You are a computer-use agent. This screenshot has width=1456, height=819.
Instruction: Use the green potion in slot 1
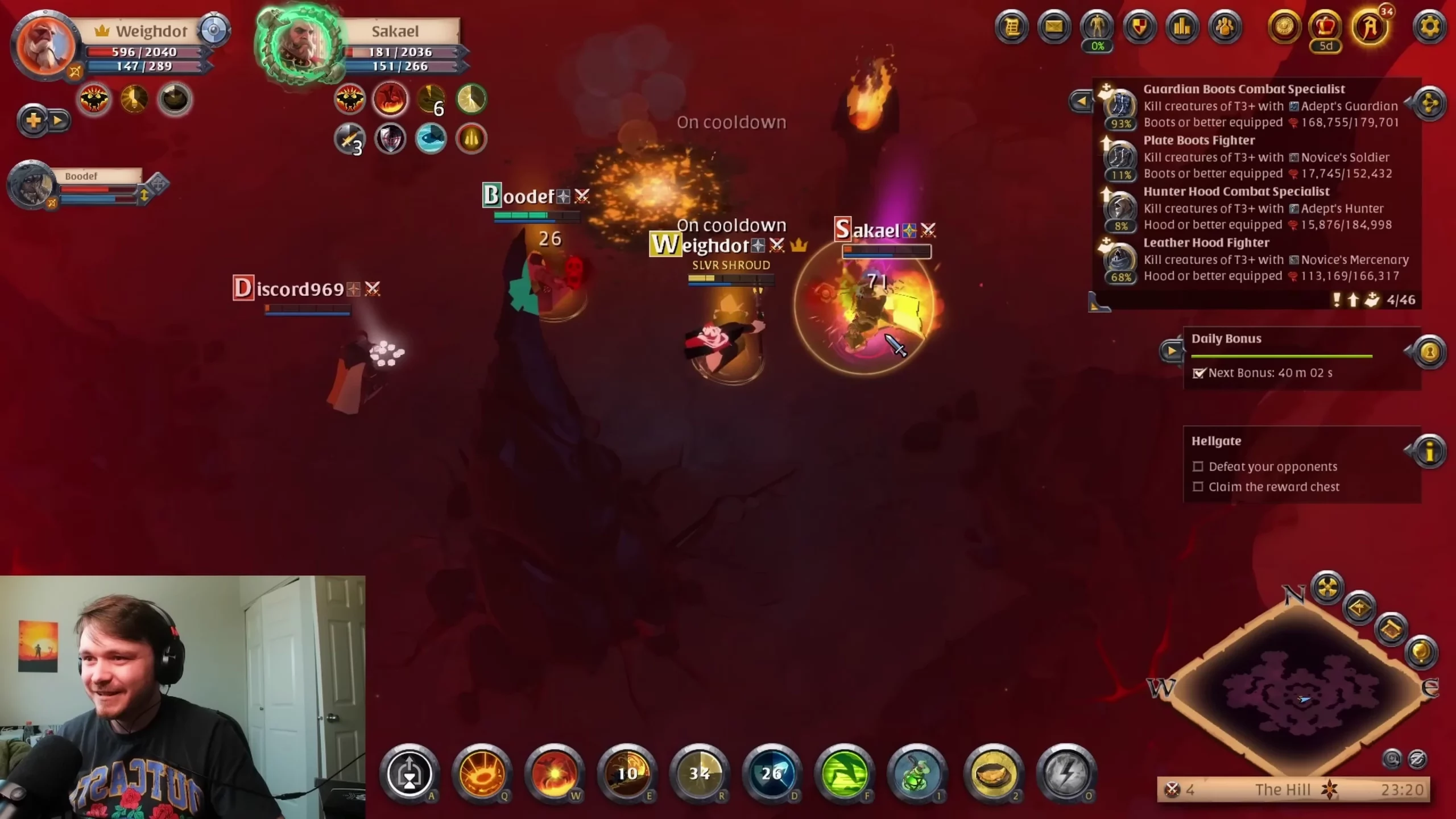pos(917,773)
